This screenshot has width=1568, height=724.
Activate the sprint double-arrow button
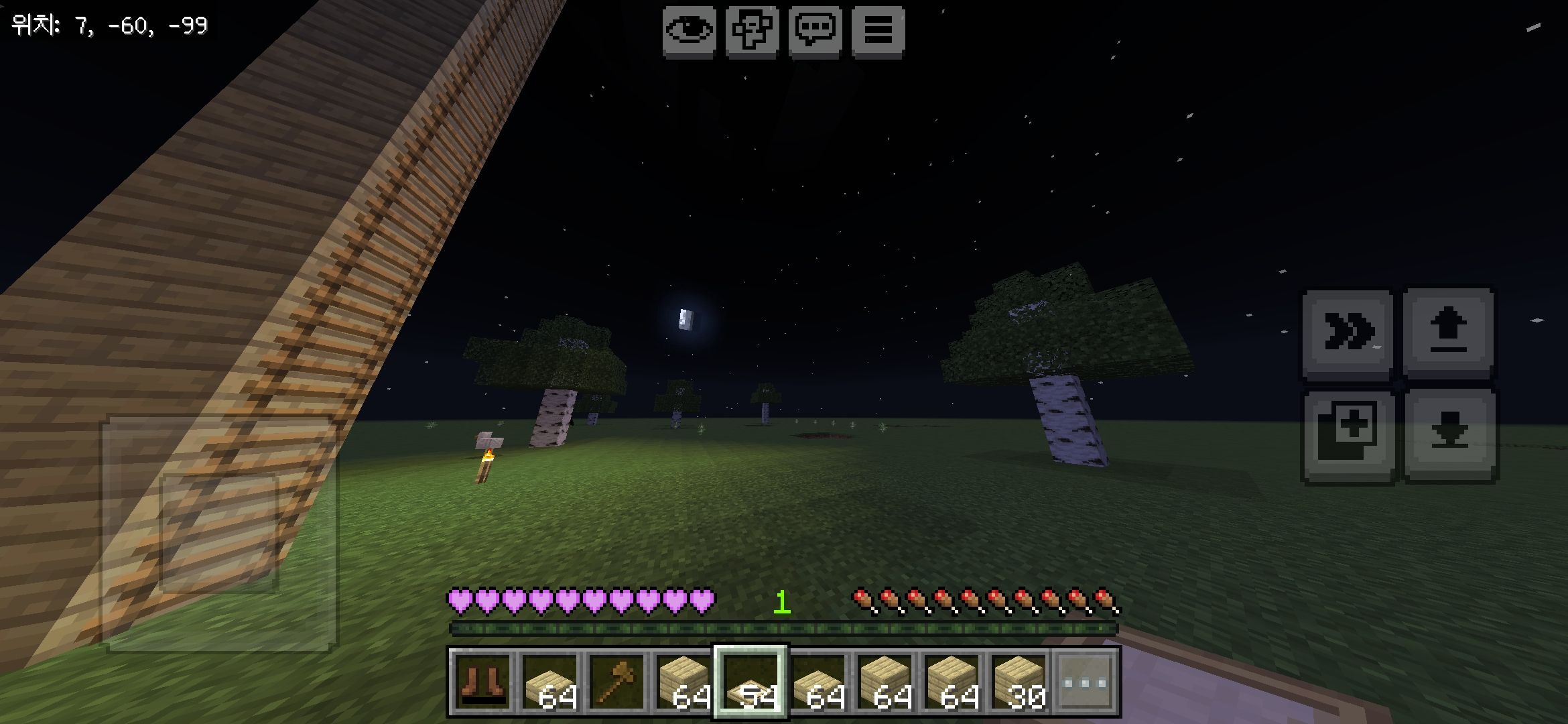coord(1348,333)
